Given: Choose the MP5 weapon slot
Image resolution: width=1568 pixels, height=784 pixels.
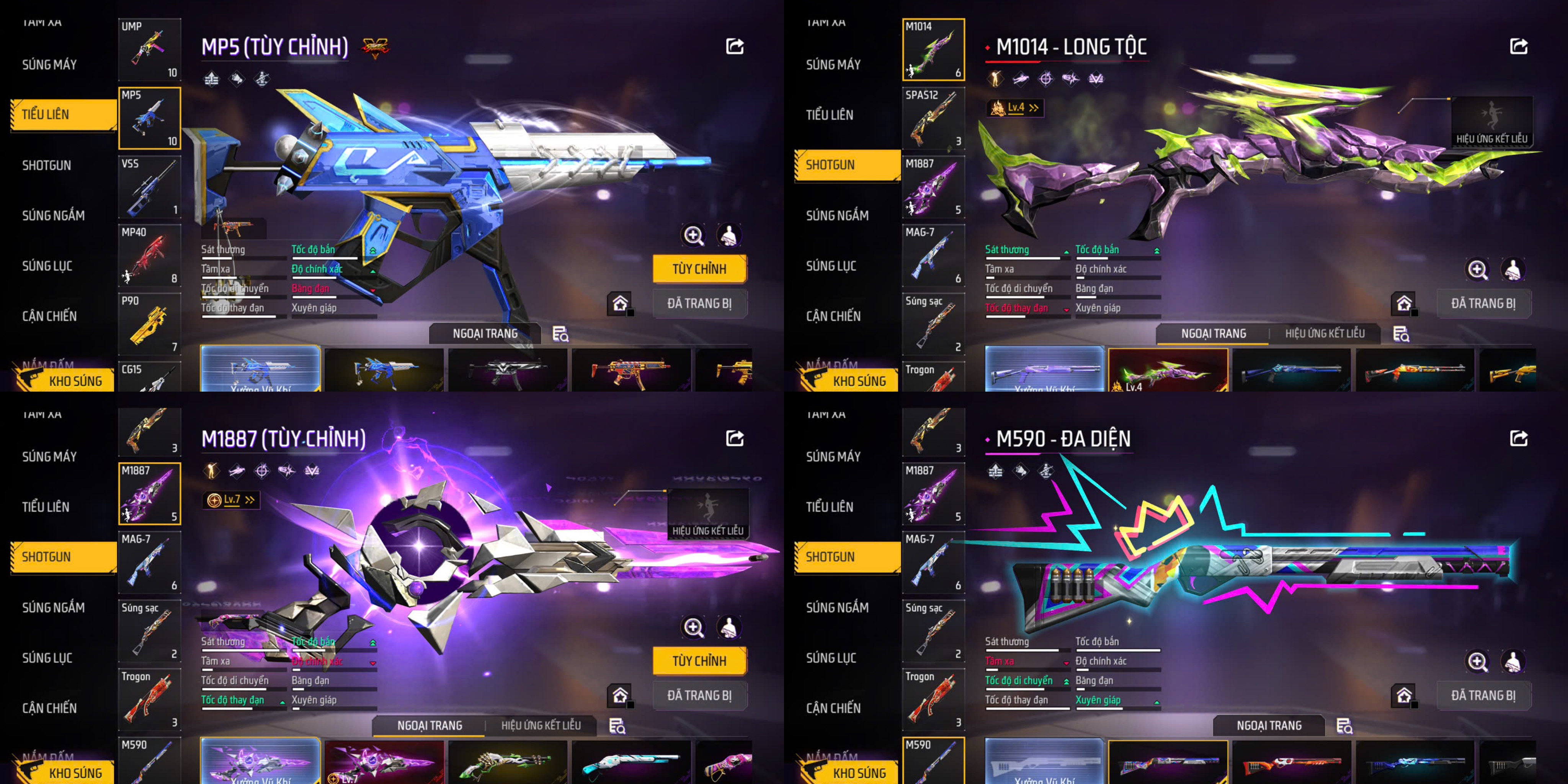Looking at the screenshot, I should (x=149, y=118).
